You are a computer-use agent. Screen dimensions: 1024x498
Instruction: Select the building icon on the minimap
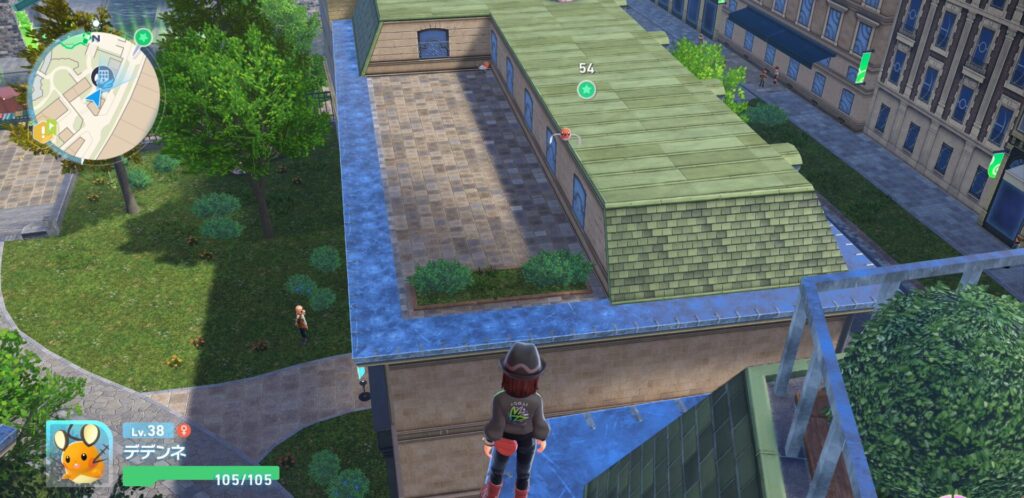102,75
